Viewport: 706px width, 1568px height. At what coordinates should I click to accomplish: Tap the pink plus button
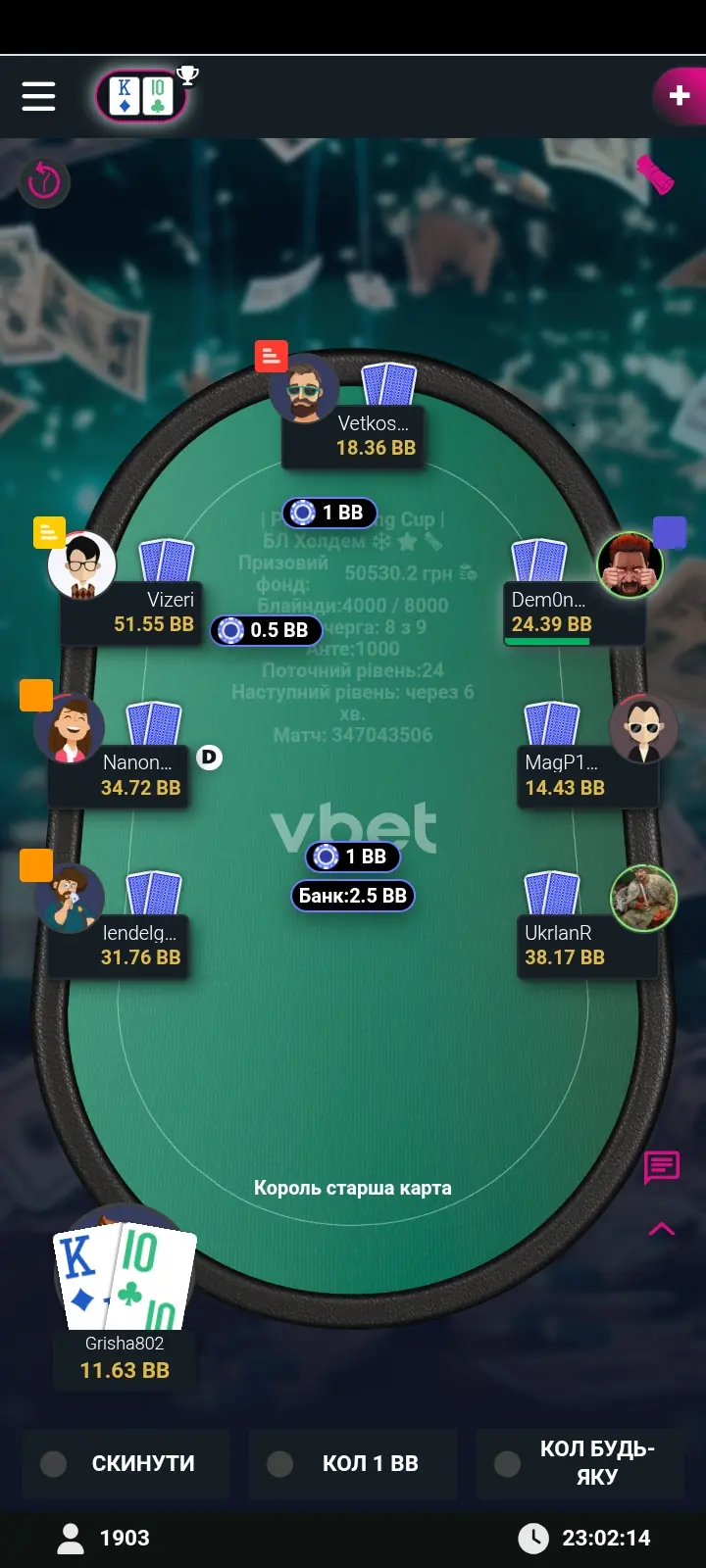pos(679,95)
